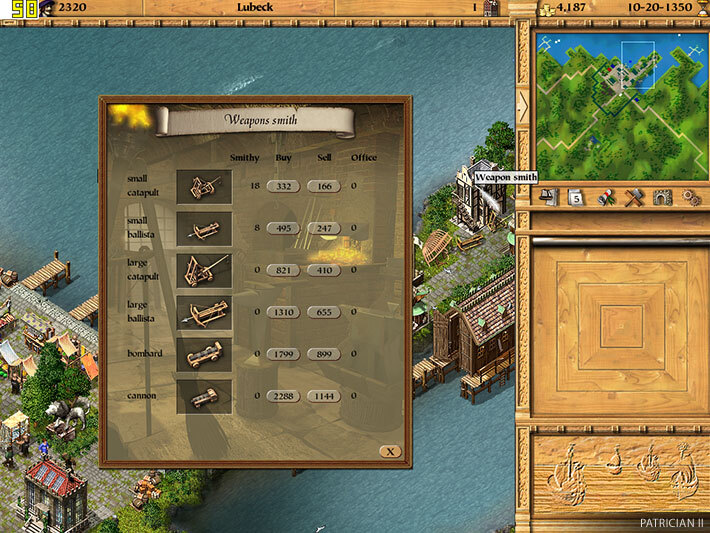Open the calendar icon showing 5
This screenshot has height=533, width=710.
click(x=577, y=197)
